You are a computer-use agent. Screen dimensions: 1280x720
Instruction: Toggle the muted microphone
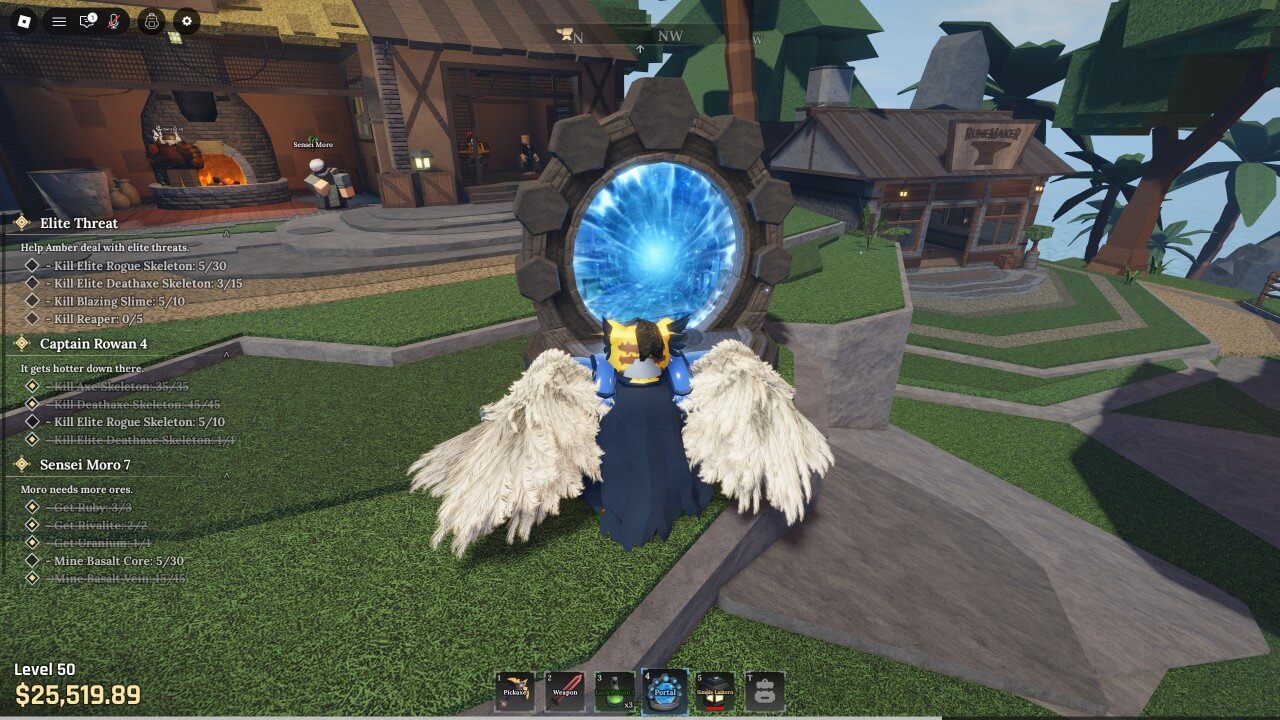(114, 21)
